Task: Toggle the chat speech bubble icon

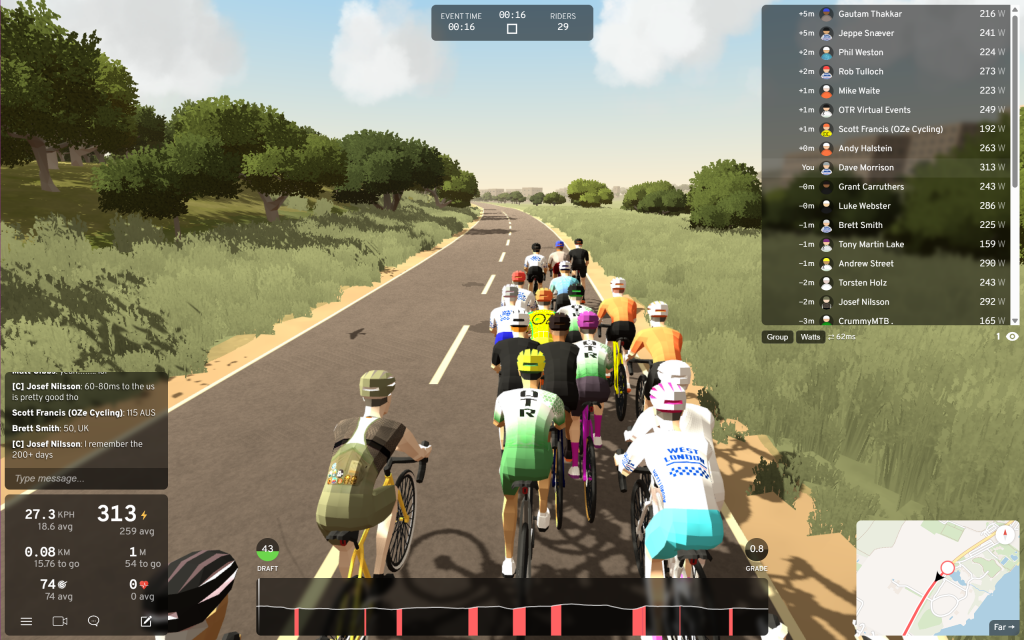Action: 94,621
